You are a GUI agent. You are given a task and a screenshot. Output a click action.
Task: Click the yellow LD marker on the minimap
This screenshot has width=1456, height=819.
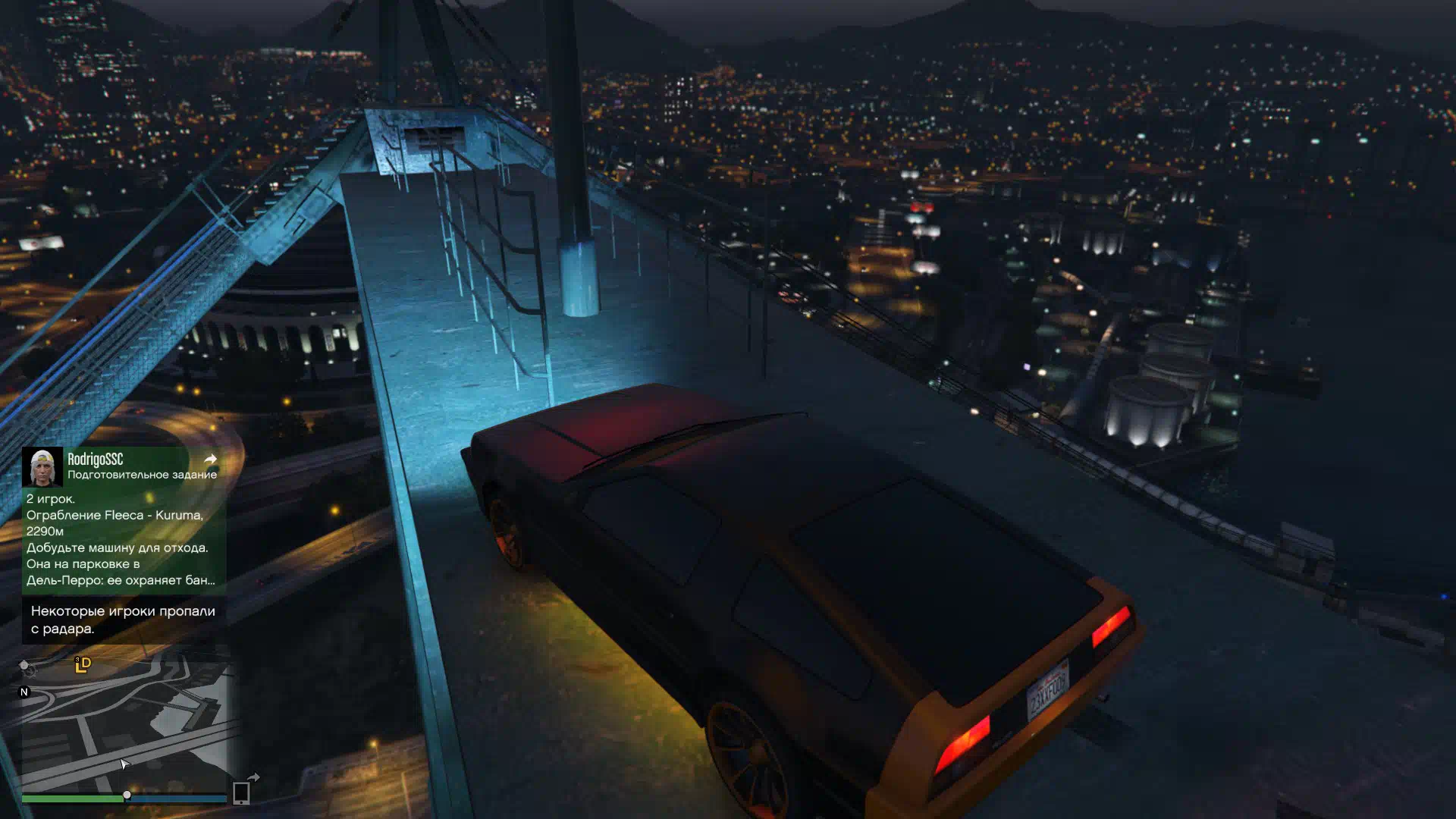tap(83, 665)
